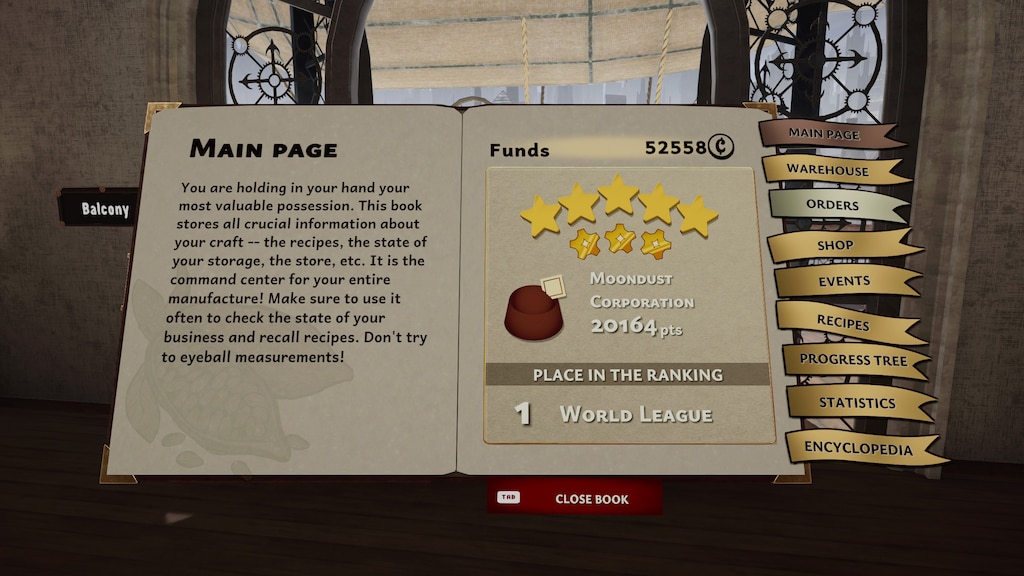Switch to the Main Page tab
Screen dimensions: 1024x576
tap(826, 134)
